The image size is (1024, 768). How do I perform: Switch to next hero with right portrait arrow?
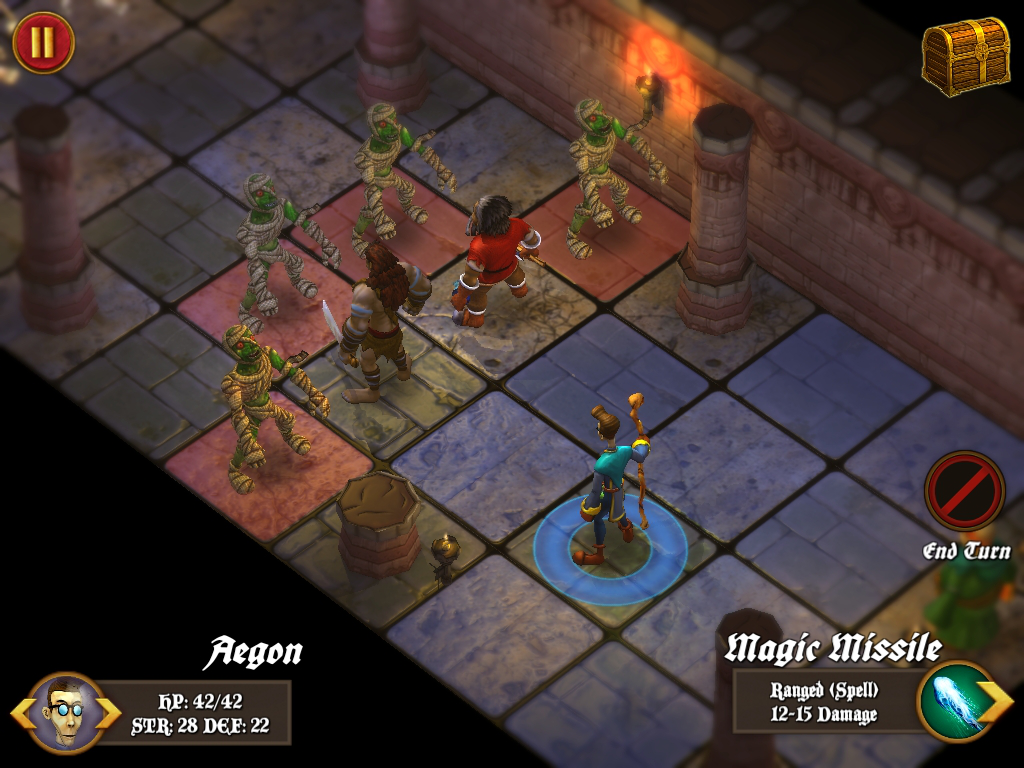110,713
